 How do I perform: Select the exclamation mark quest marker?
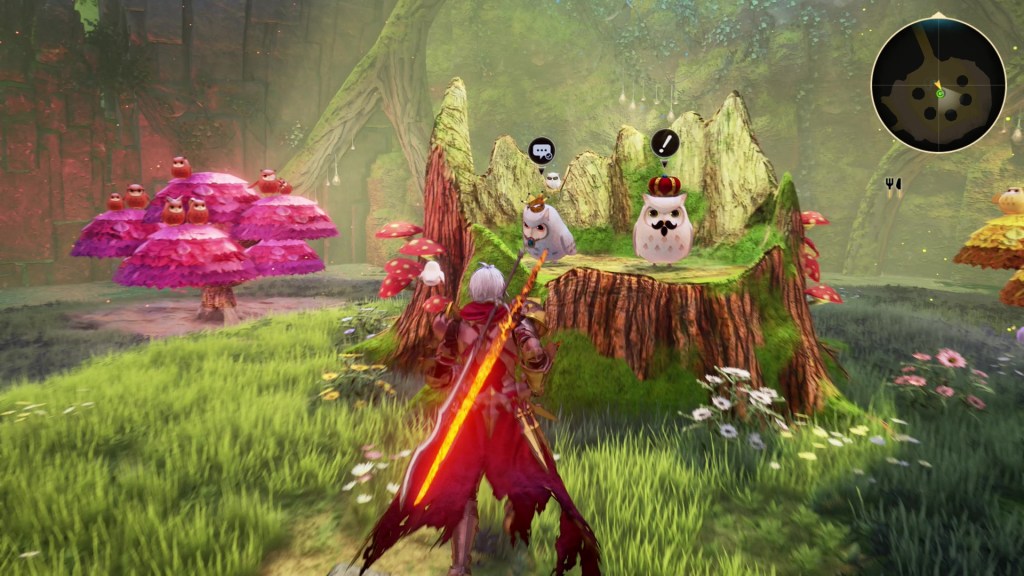(665, 143)
